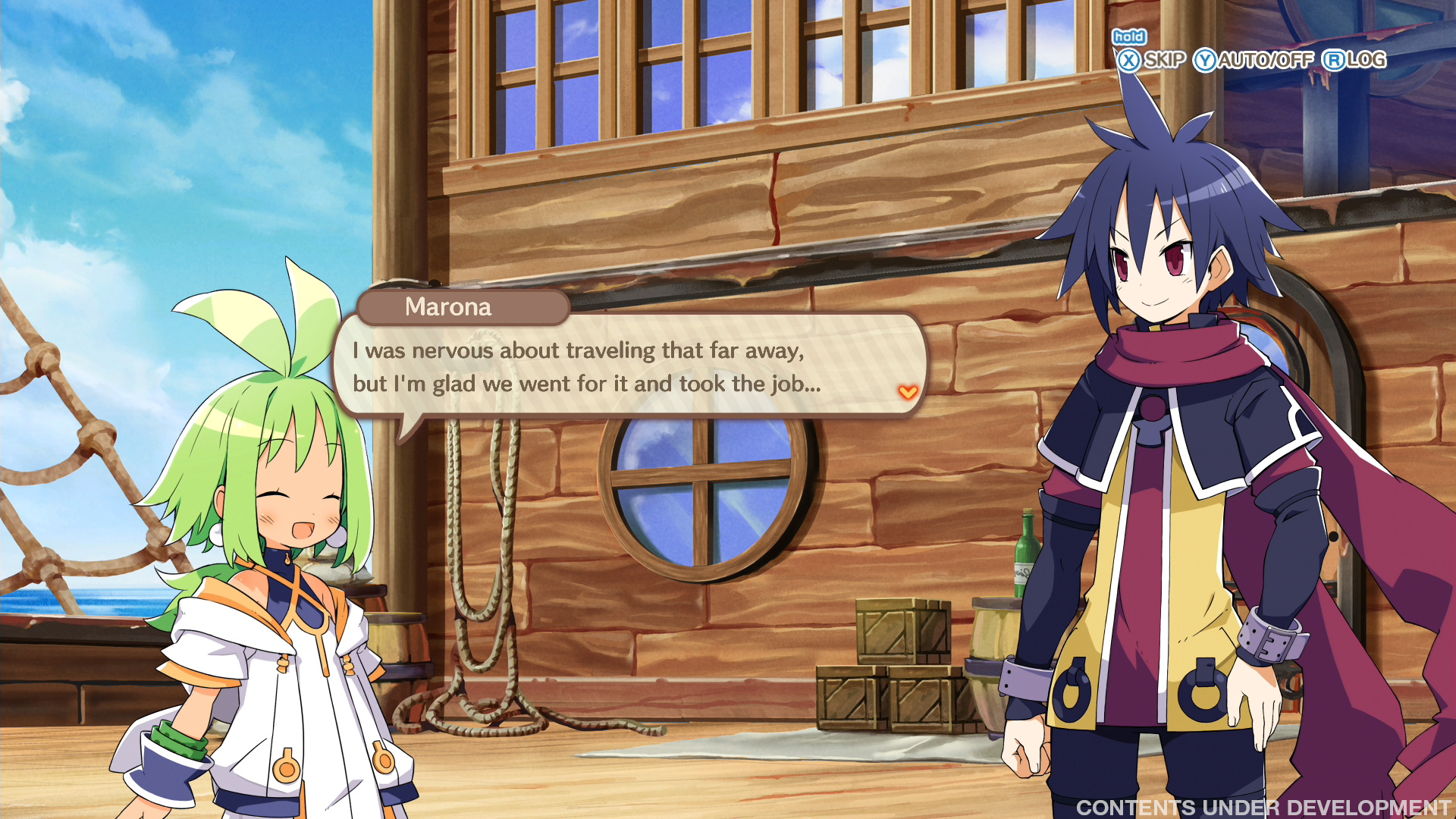Click the chevron inside the dialogue box

tap(908, 393)
